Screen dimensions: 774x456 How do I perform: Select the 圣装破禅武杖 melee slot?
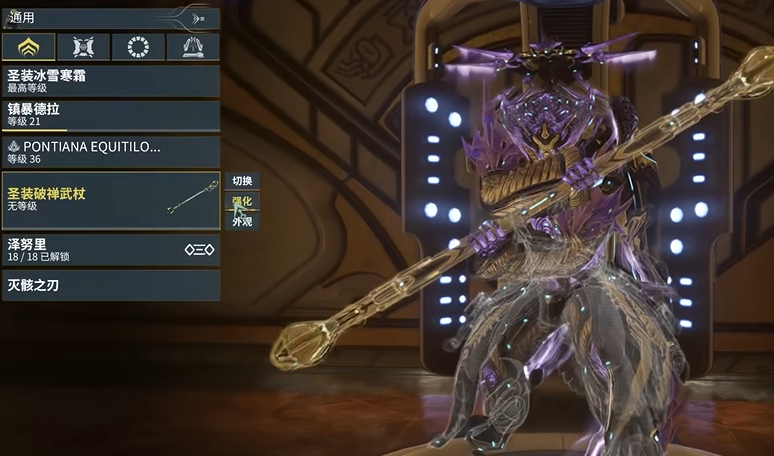pos(110,199)
